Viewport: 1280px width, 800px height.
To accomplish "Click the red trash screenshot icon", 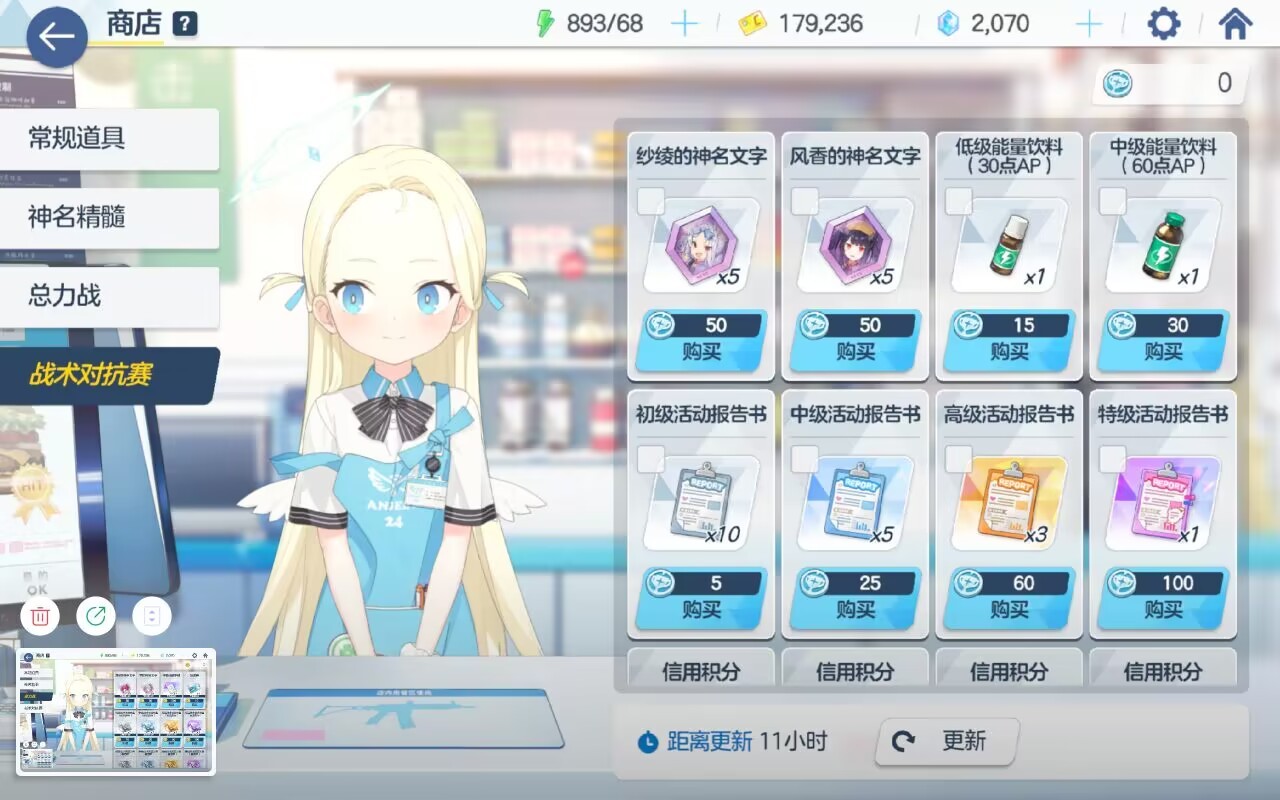I will [x=39, y=616].
